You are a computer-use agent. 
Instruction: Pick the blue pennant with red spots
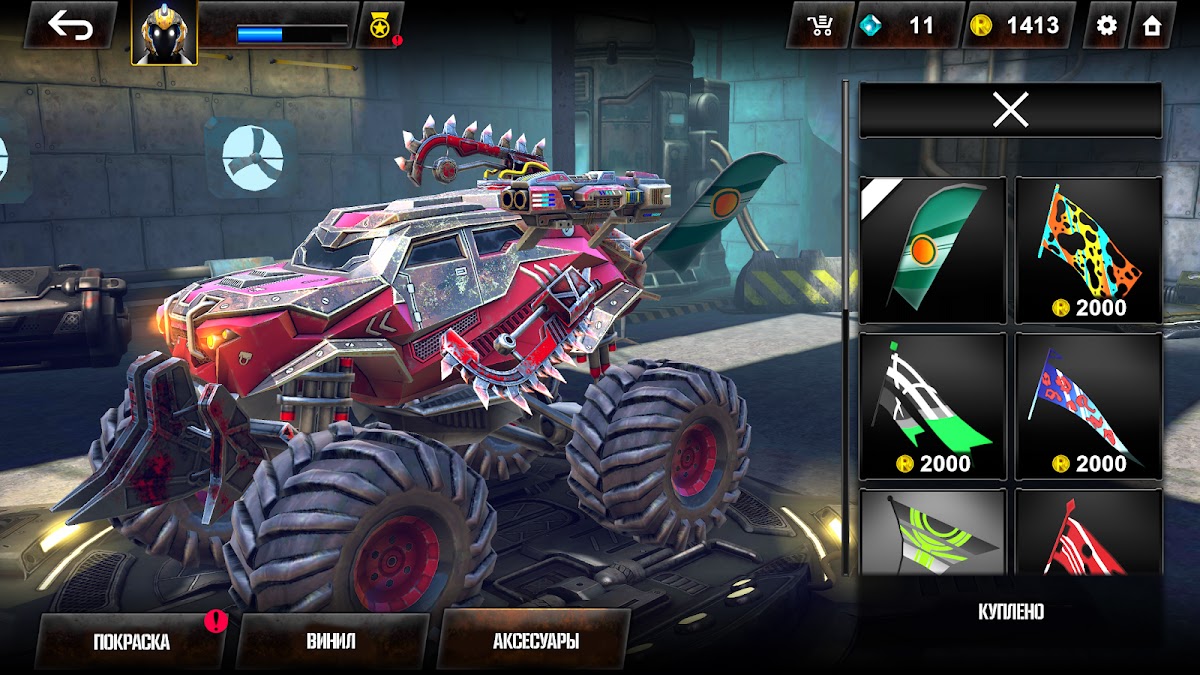click(x=1088, y=406)
